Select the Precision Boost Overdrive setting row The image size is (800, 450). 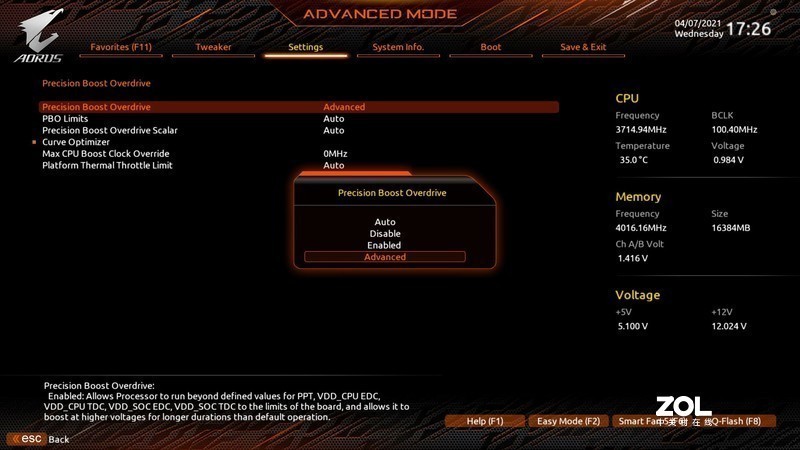[96, 107]
